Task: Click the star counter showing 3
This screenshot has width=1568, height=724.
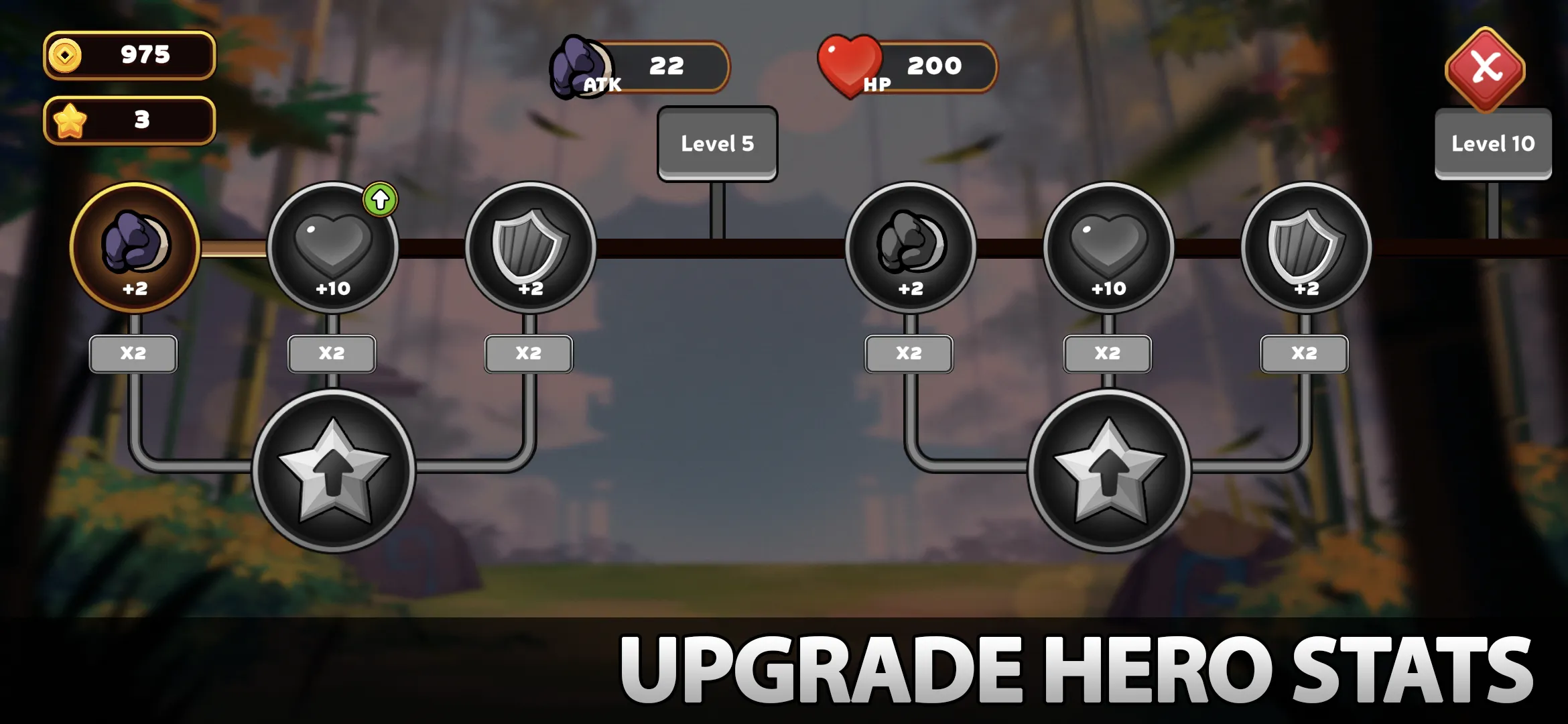Action: point(129,121)
